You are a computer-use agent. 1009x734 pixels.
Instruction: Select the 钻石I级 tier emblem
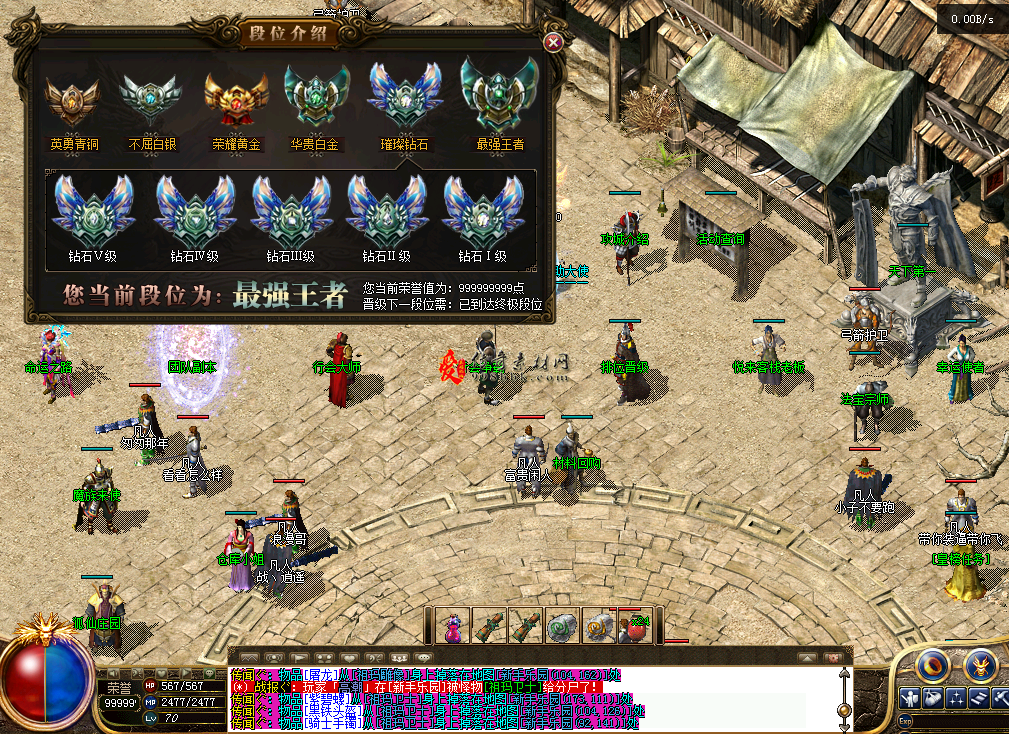pyautogui.click(x=483, y=210)
